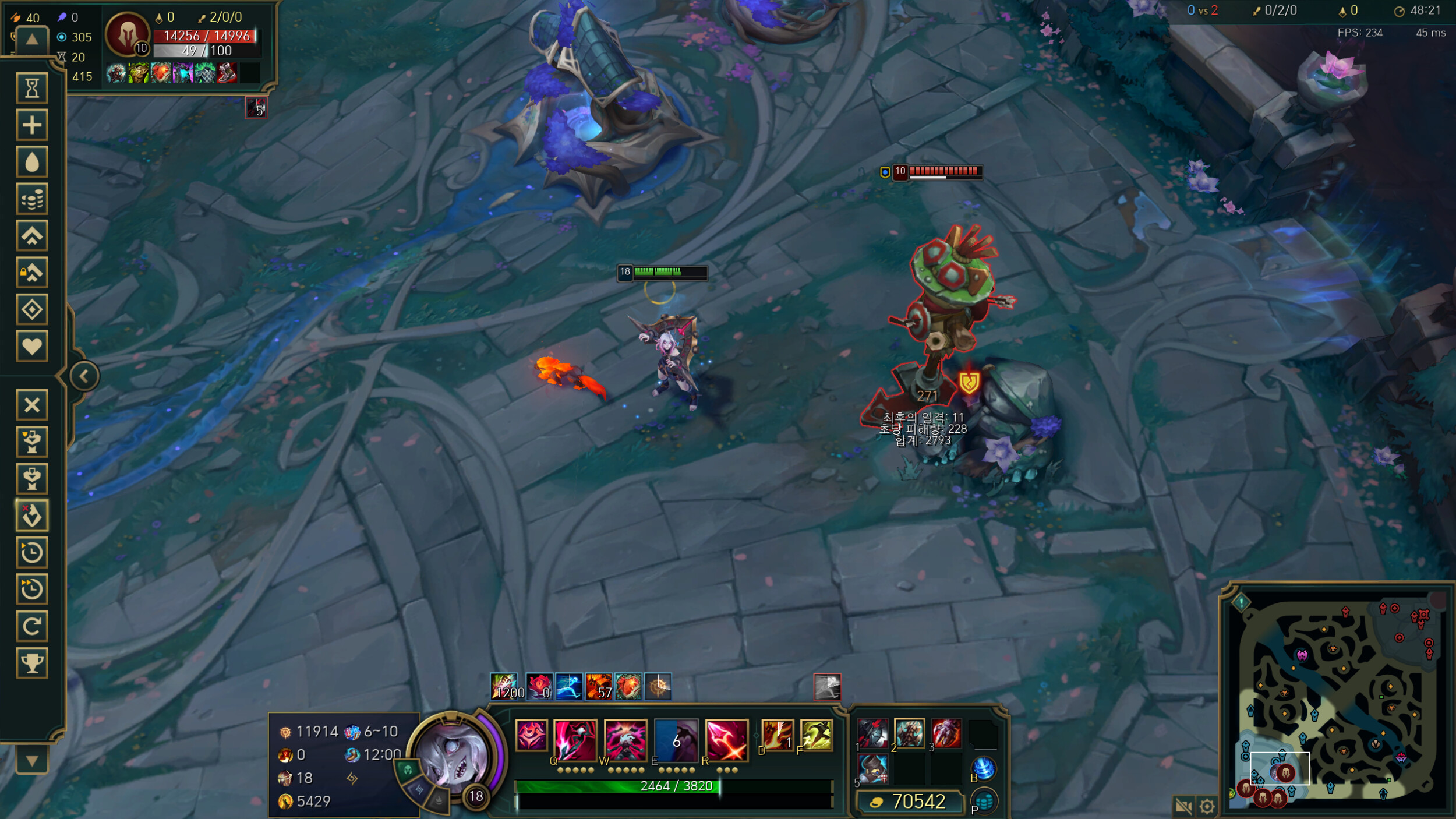Click the water droplet practice tool button
The image size is (1456, 819).
click(32, 162)
